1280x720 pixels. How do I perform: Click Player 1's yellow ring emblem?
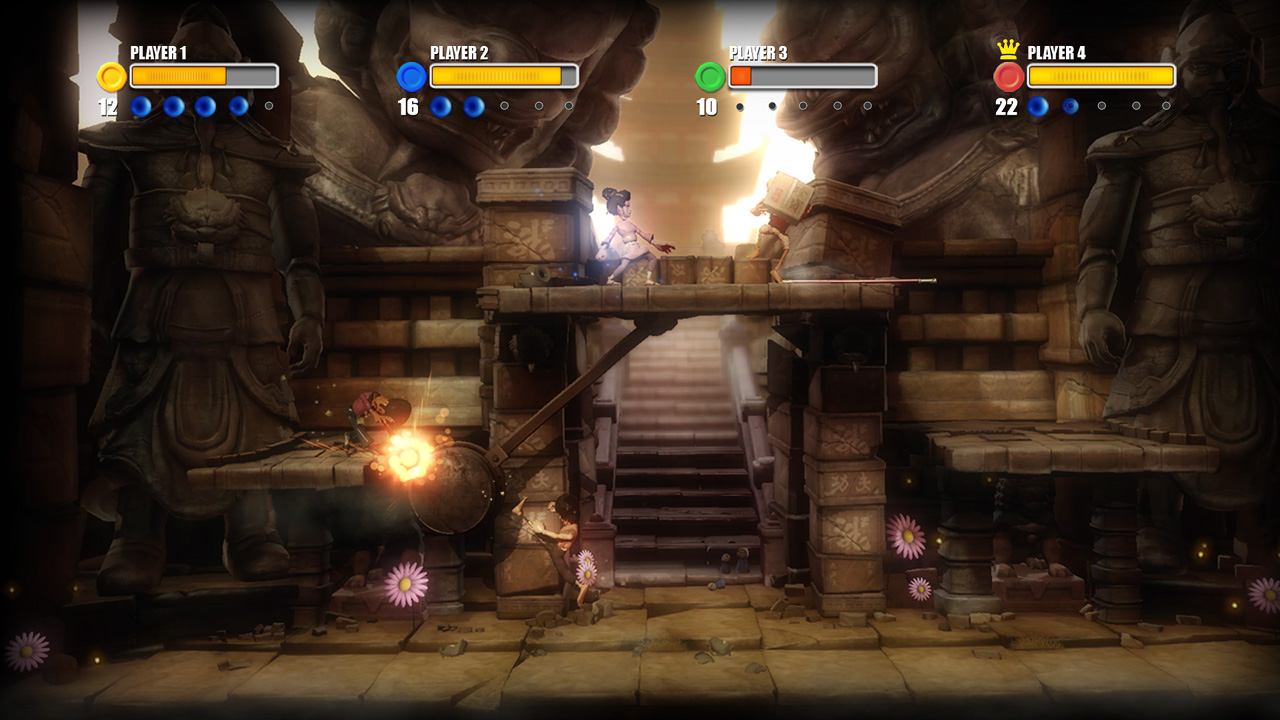click(111, 77)
